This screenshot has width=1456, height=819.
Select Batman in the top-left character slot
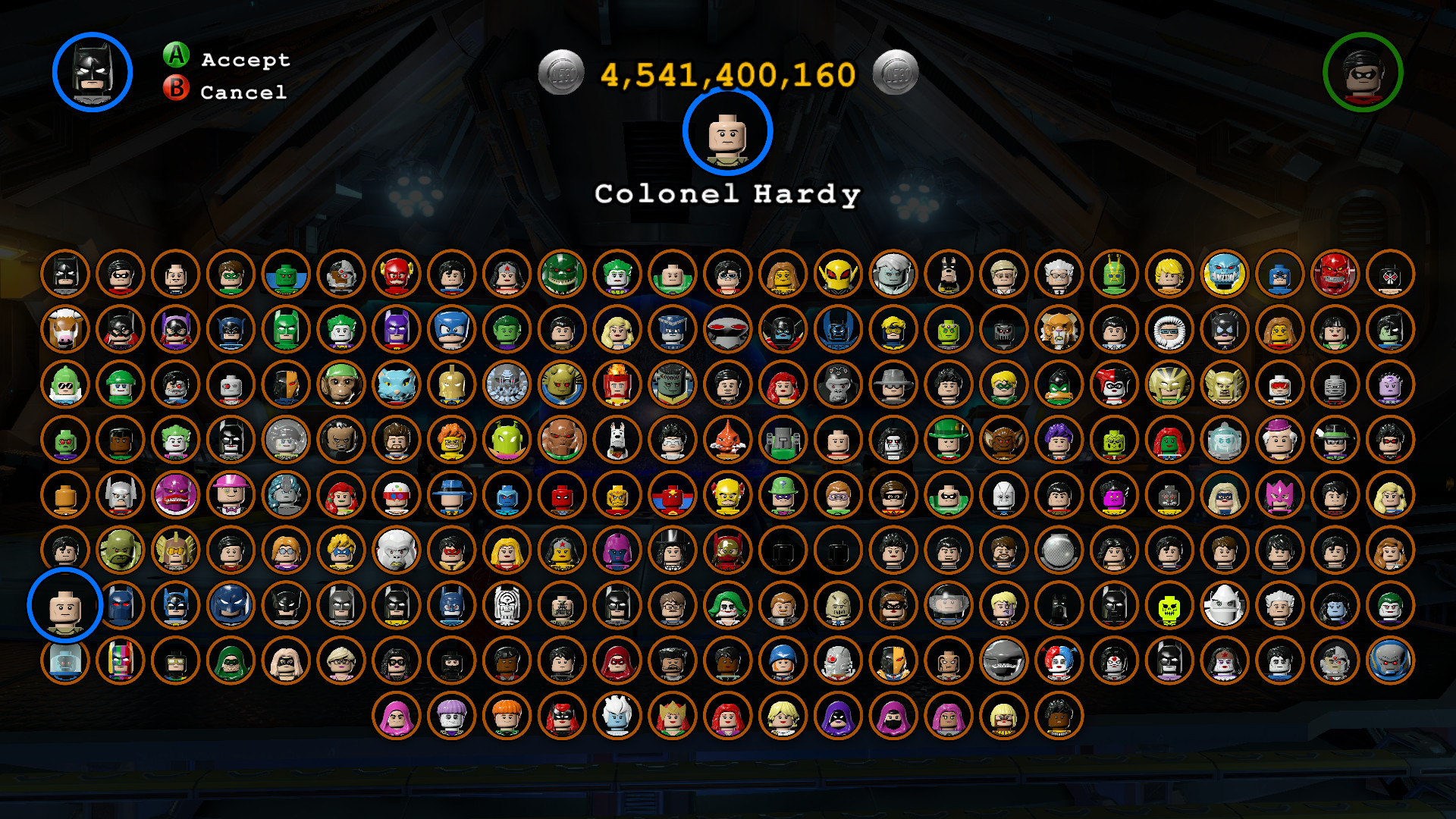(x=65, y=275)
